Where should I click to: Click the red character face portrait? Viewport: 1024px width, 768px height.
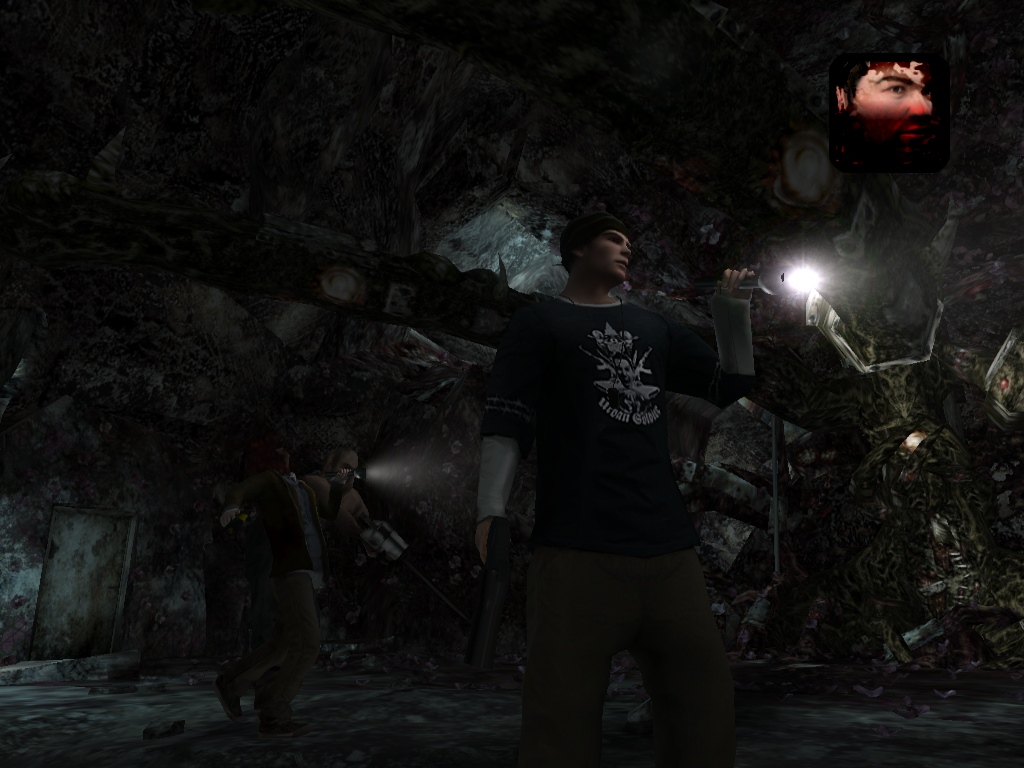click(x=889, y=112)
